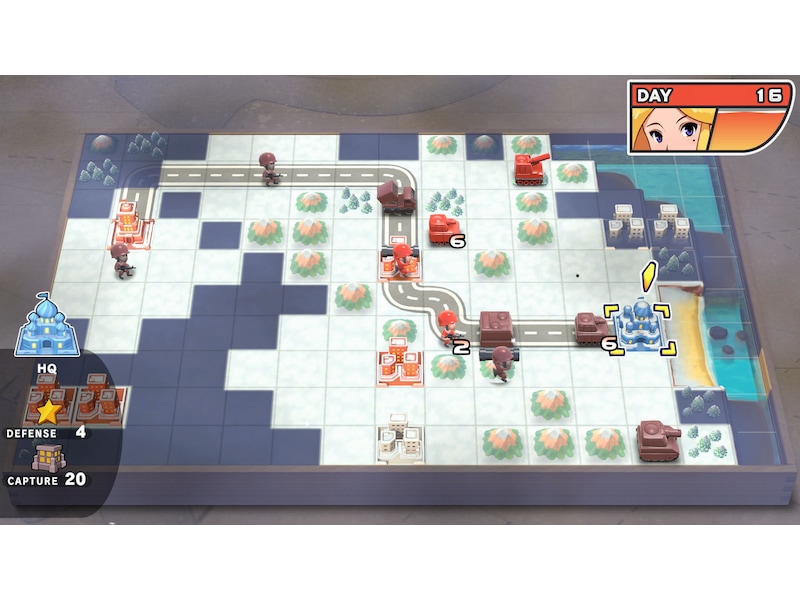Select the red tank beside the blue HQ
The image size is (800, 600).
click(592, 328)
